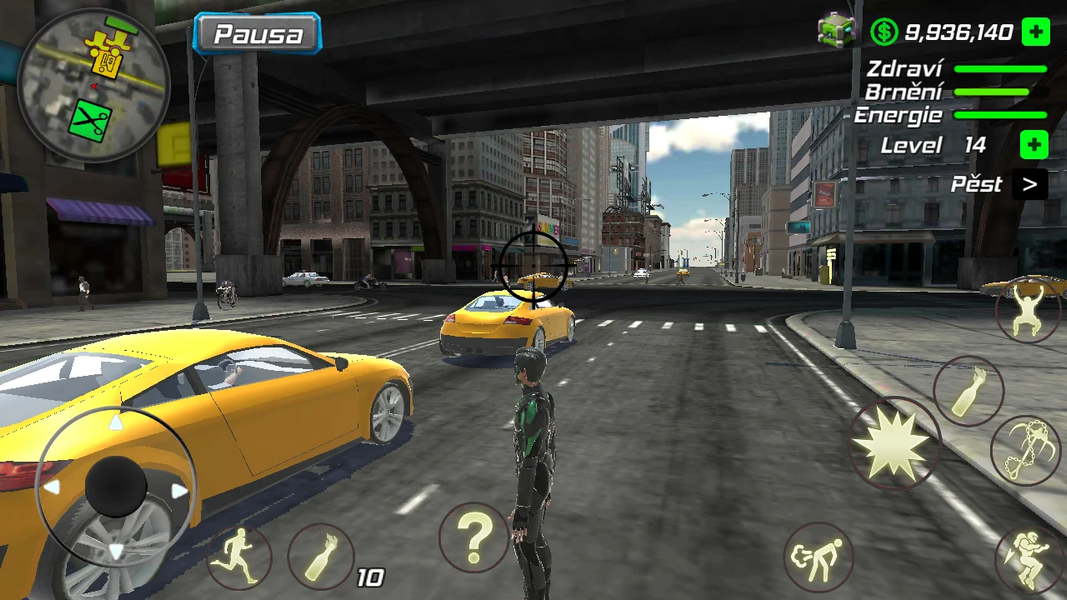Click the green plus next to Level 14
This screenshot has height=600, width=1067.
click(x=1033, y=145)
